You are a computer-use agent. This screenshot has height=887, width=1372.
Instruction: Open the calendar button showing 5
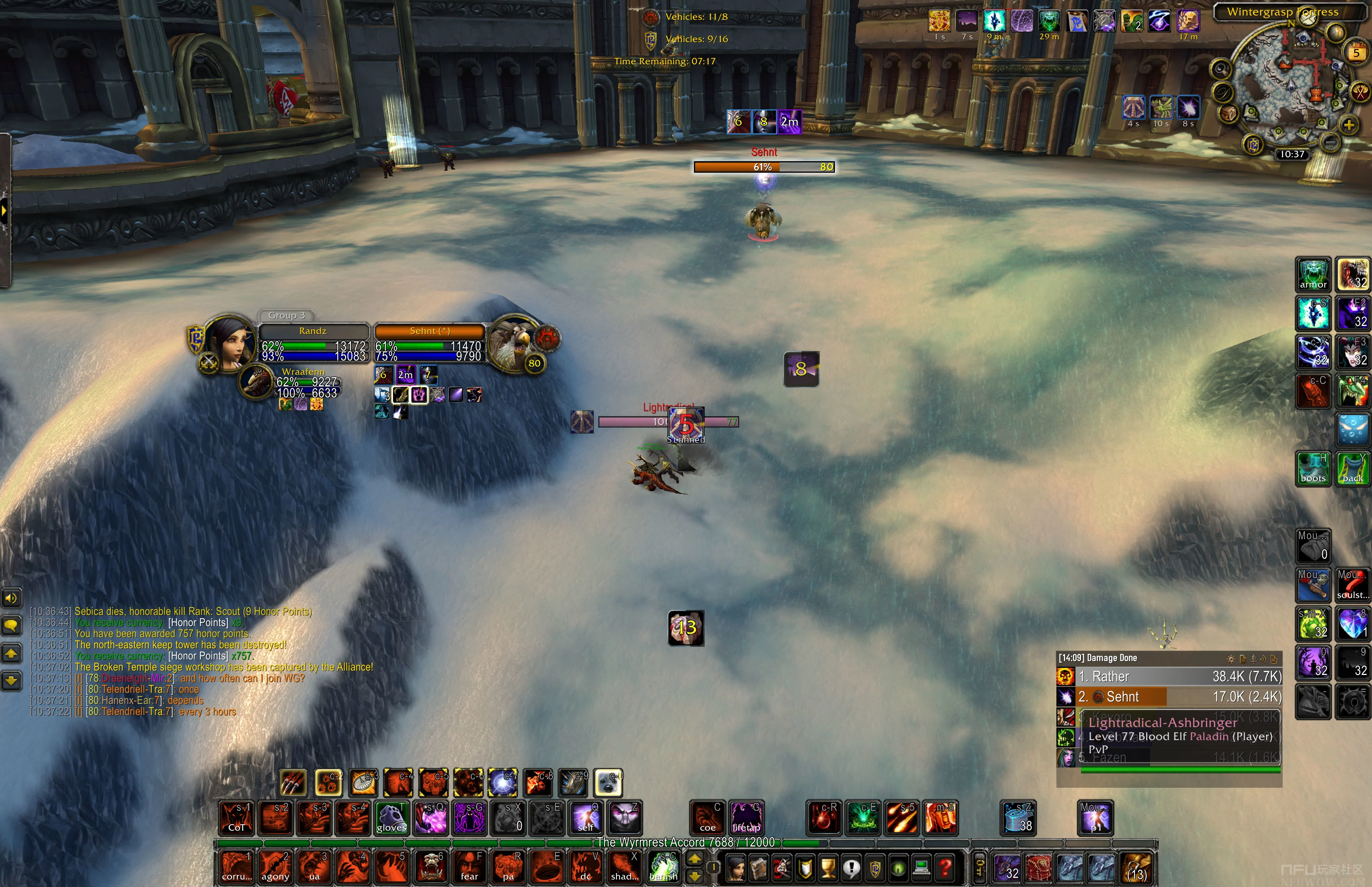click(x=1357, y=53)
